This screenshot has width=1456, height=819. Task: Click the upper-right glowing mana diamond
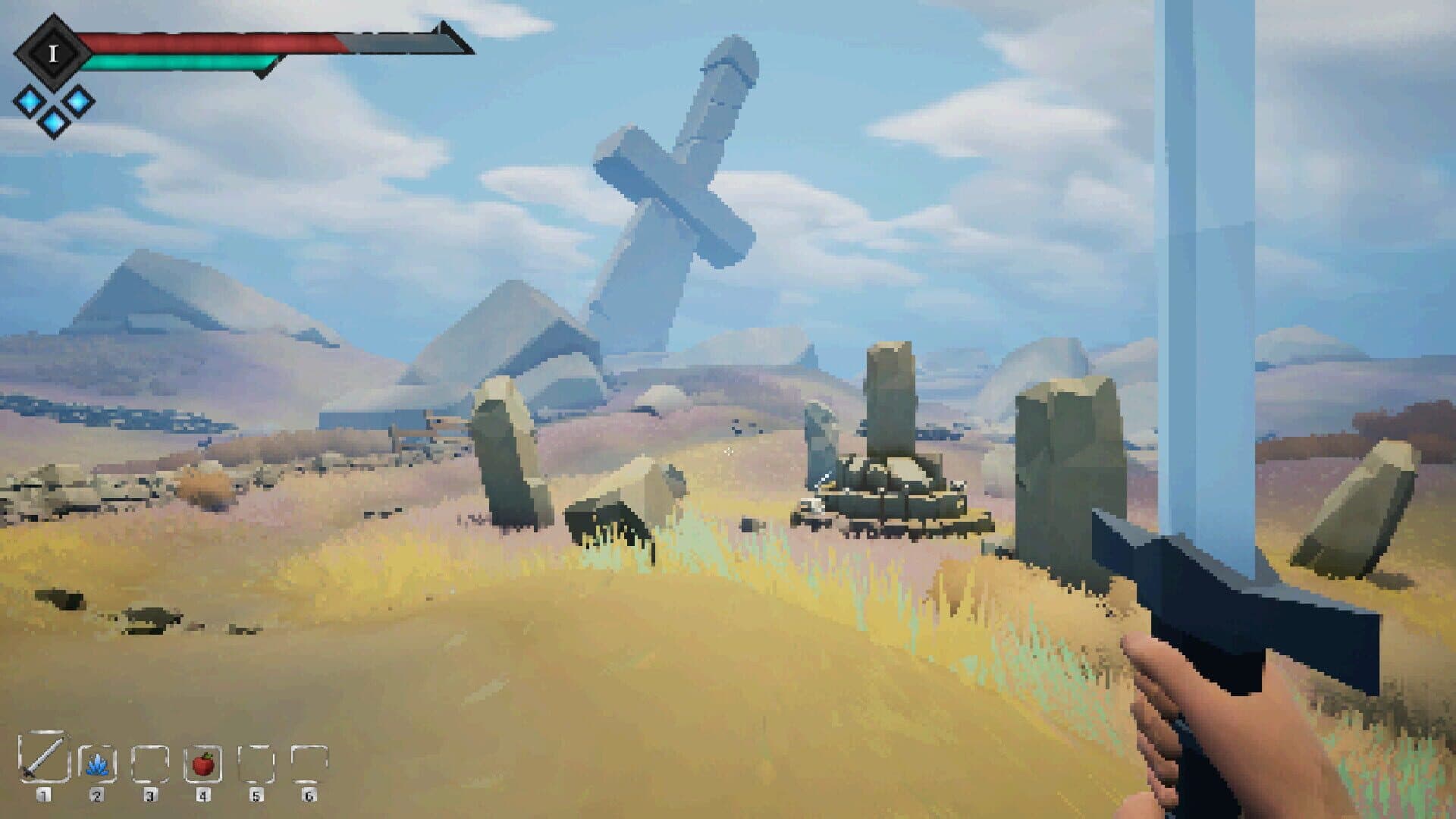78,102
